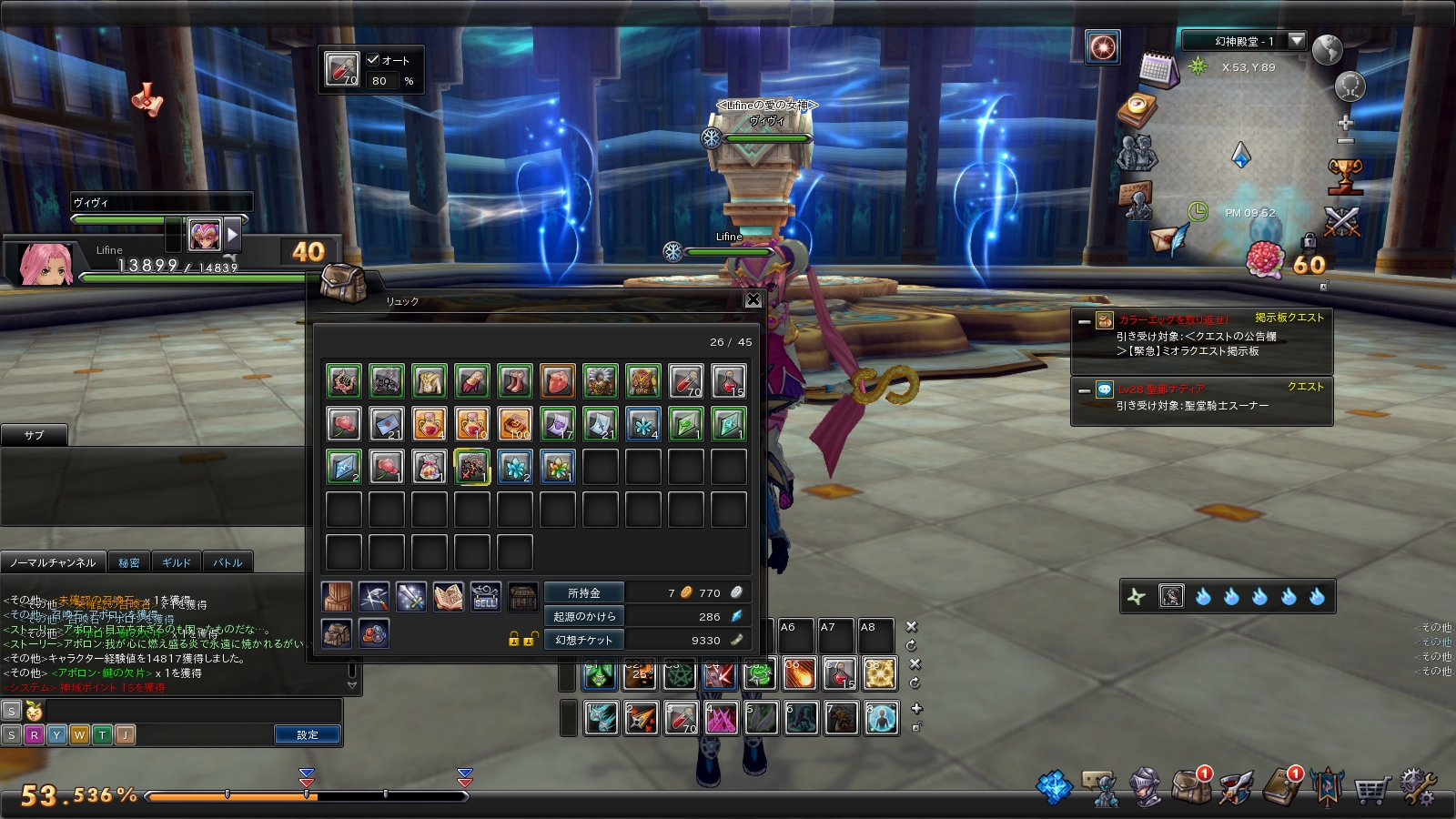Open the channel dropdown above the minimap
This screenshot has width=1456, height=819.
coord(1297,41)
